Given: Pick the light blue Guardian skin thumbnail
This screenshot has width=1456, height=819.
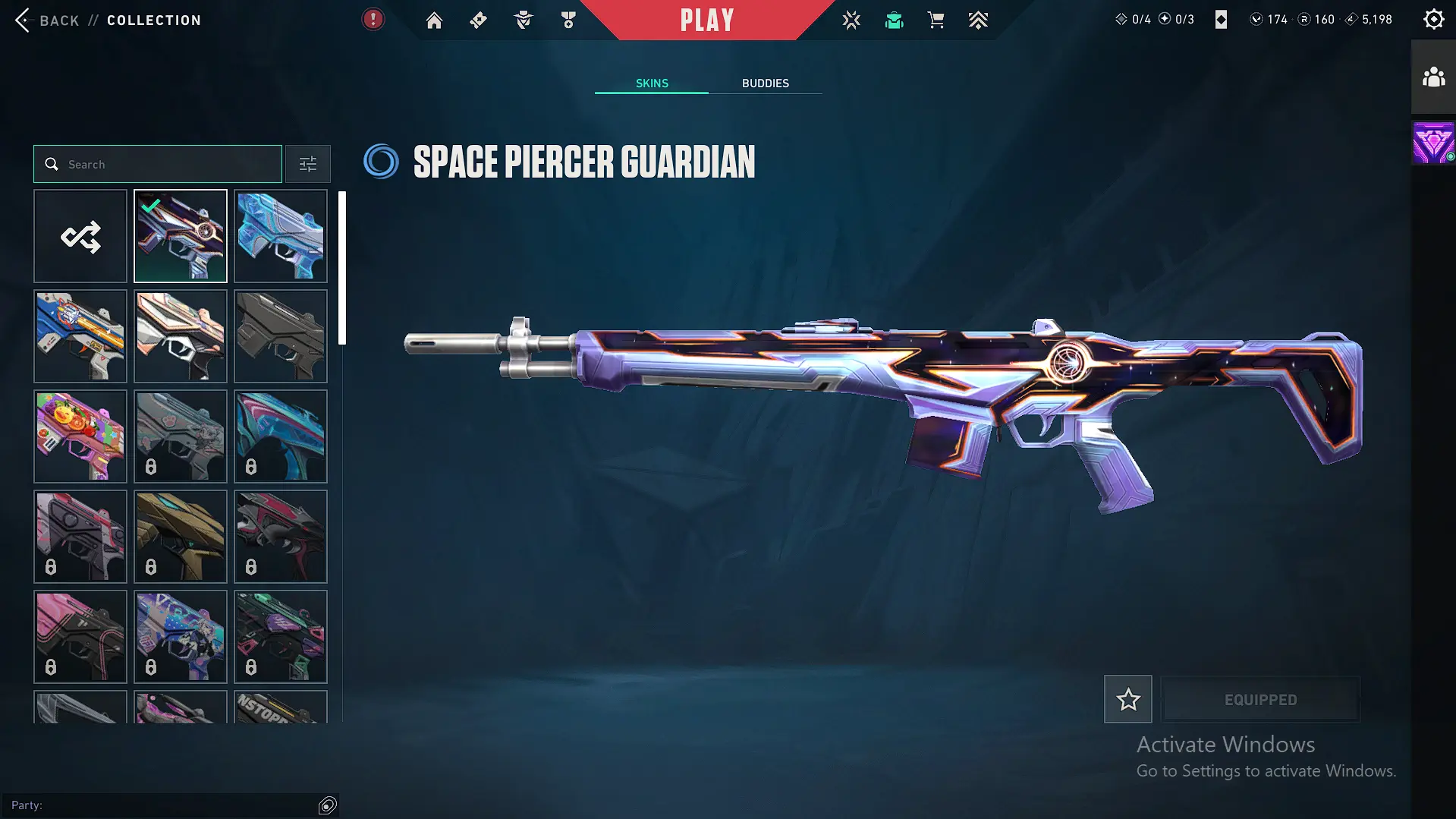Looking at the screenshot, I should pyautogui.click(x=281, y=236).
